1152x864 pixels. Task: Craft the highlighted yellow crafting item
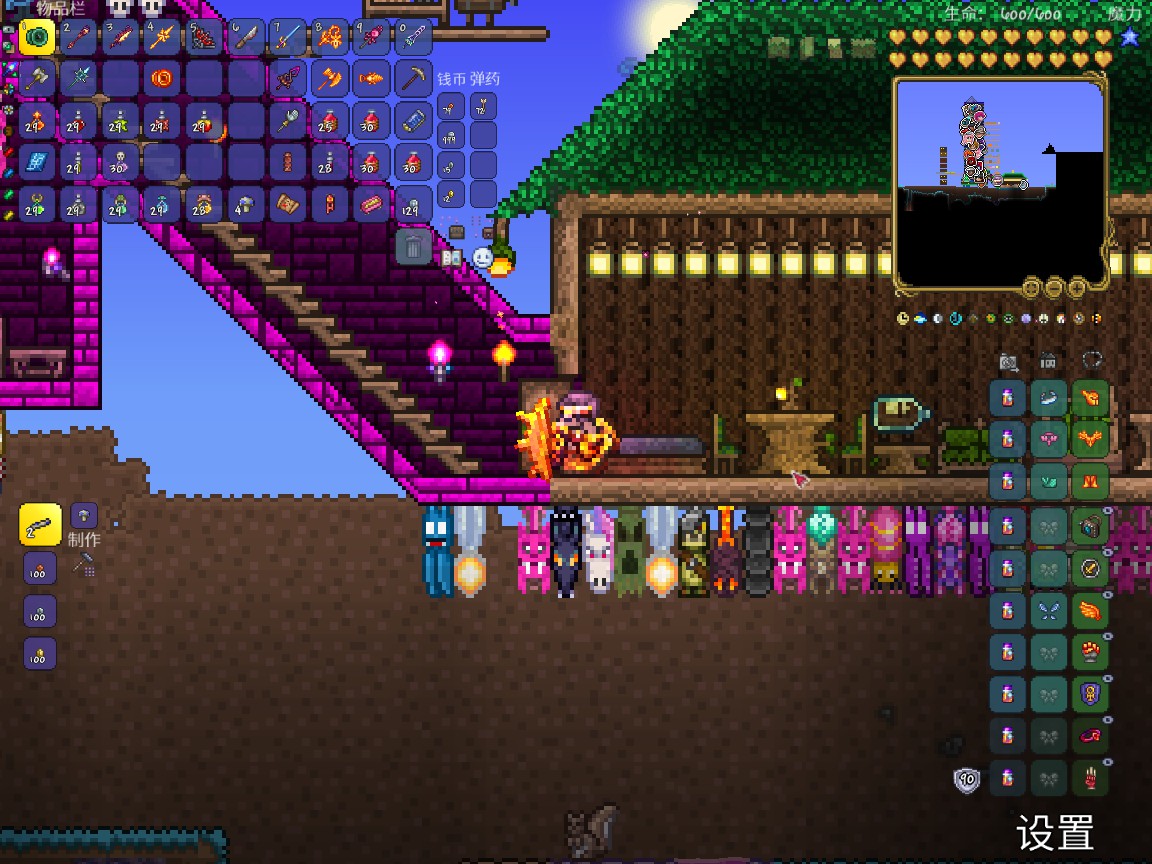point(40,525)
